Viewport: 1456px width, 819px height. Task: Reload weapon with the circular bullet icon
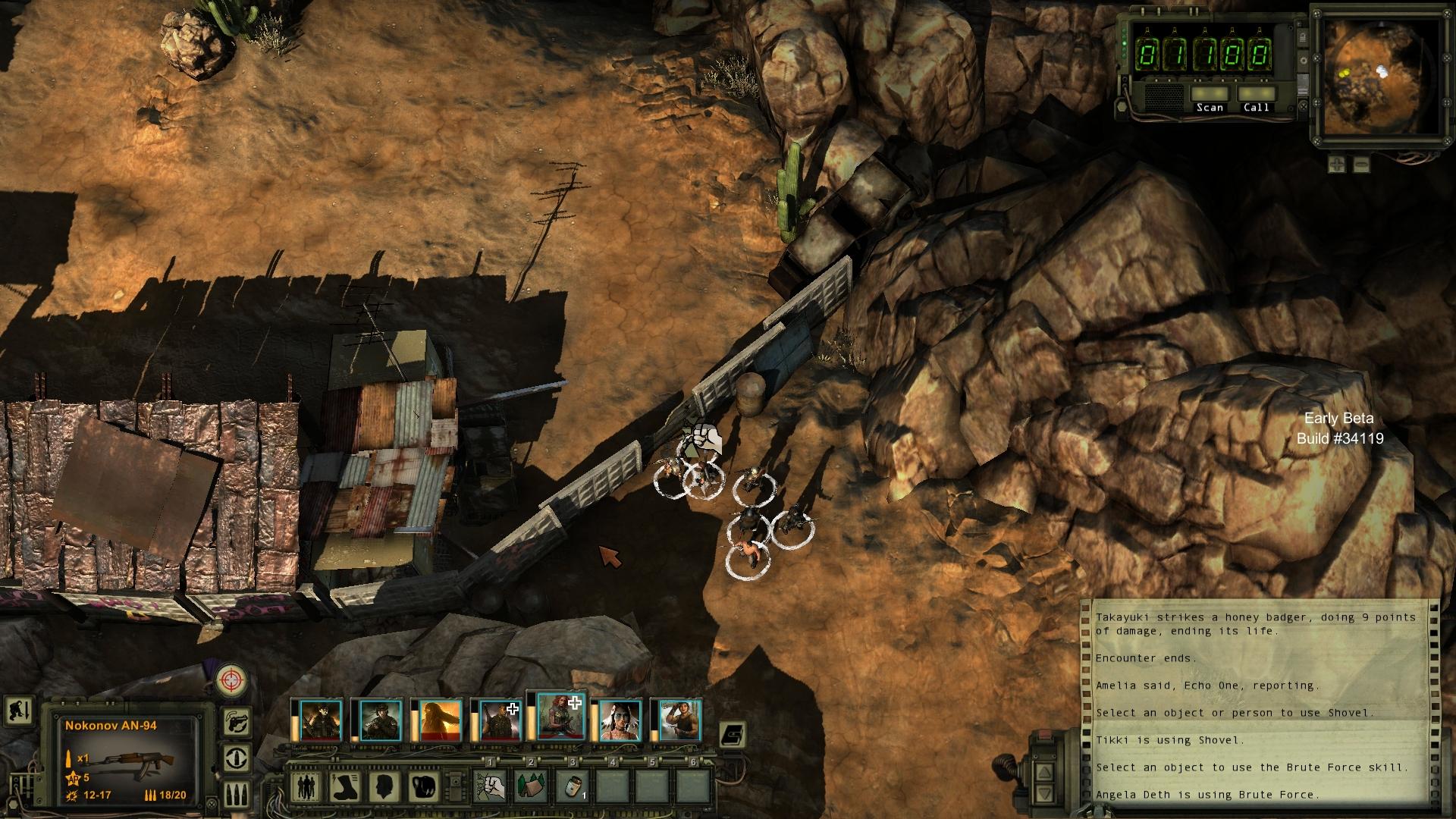(x=238, y=758)
